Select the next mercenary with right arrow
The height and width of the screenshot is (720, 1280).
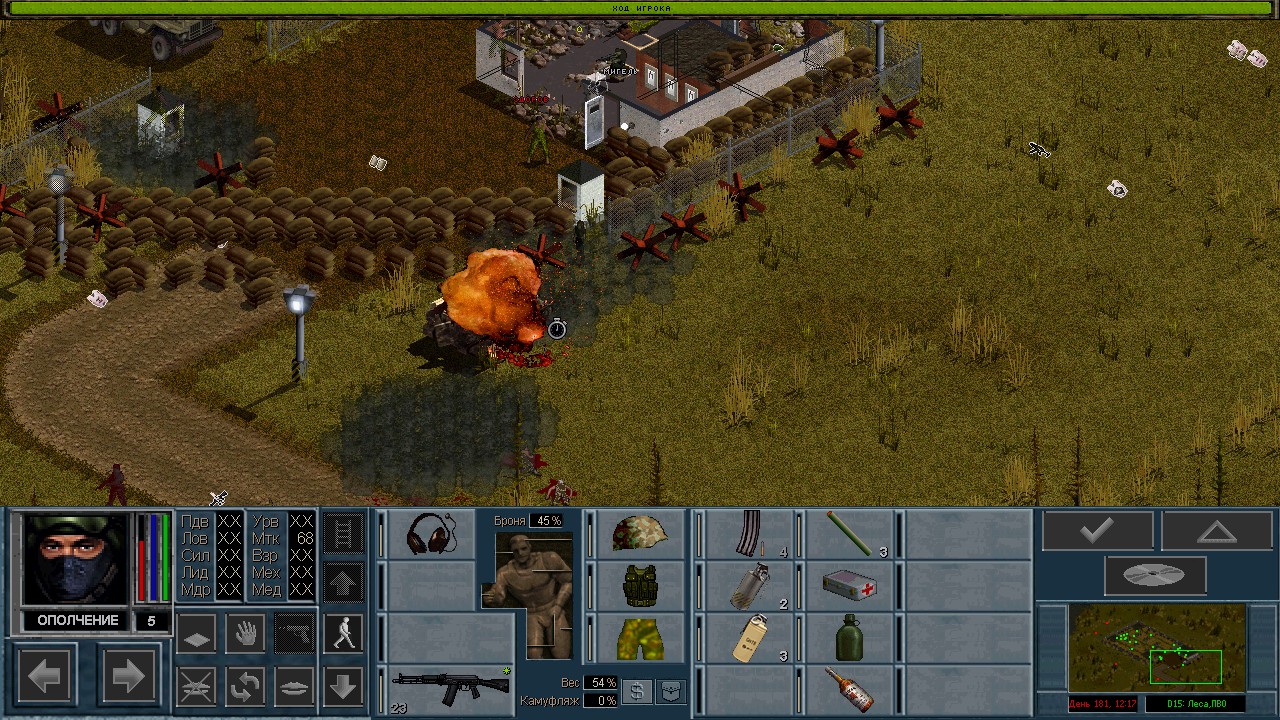tap(128, 677)
